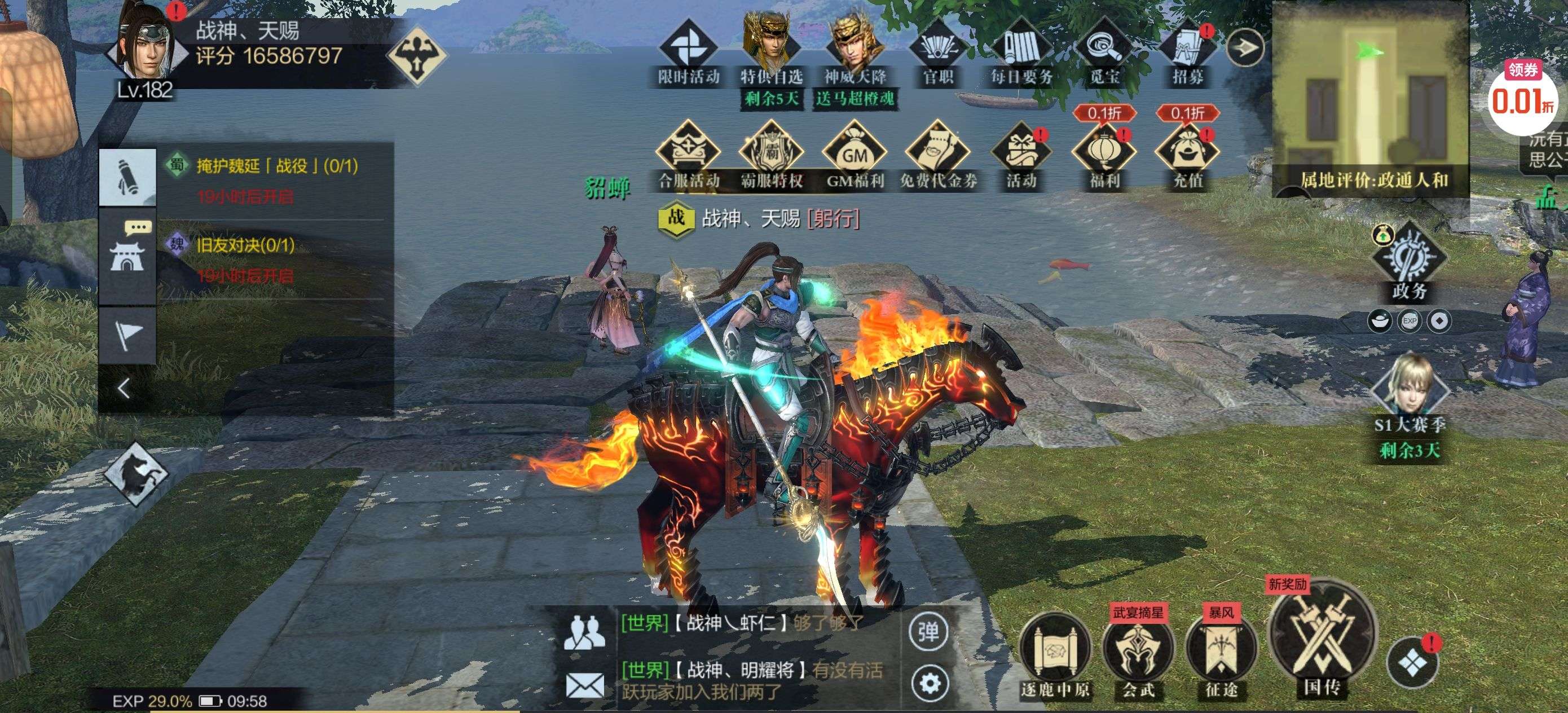1568x713 pixels.
Task: Select the 掩护魏延 campaign quest entry
Action: [x=277, y=166]
